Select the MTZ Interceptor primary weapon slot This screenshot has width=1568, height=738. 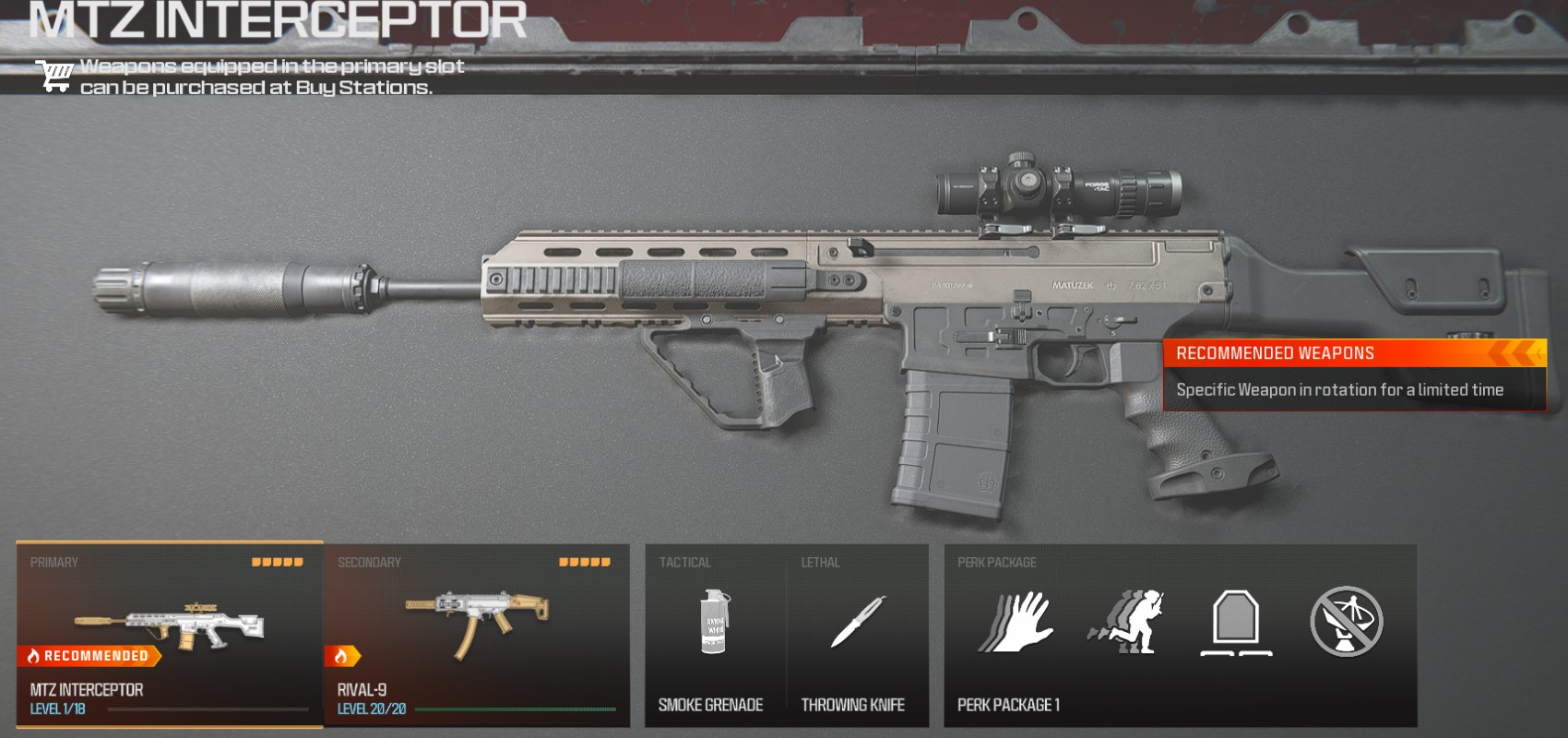tap(170, 635)
